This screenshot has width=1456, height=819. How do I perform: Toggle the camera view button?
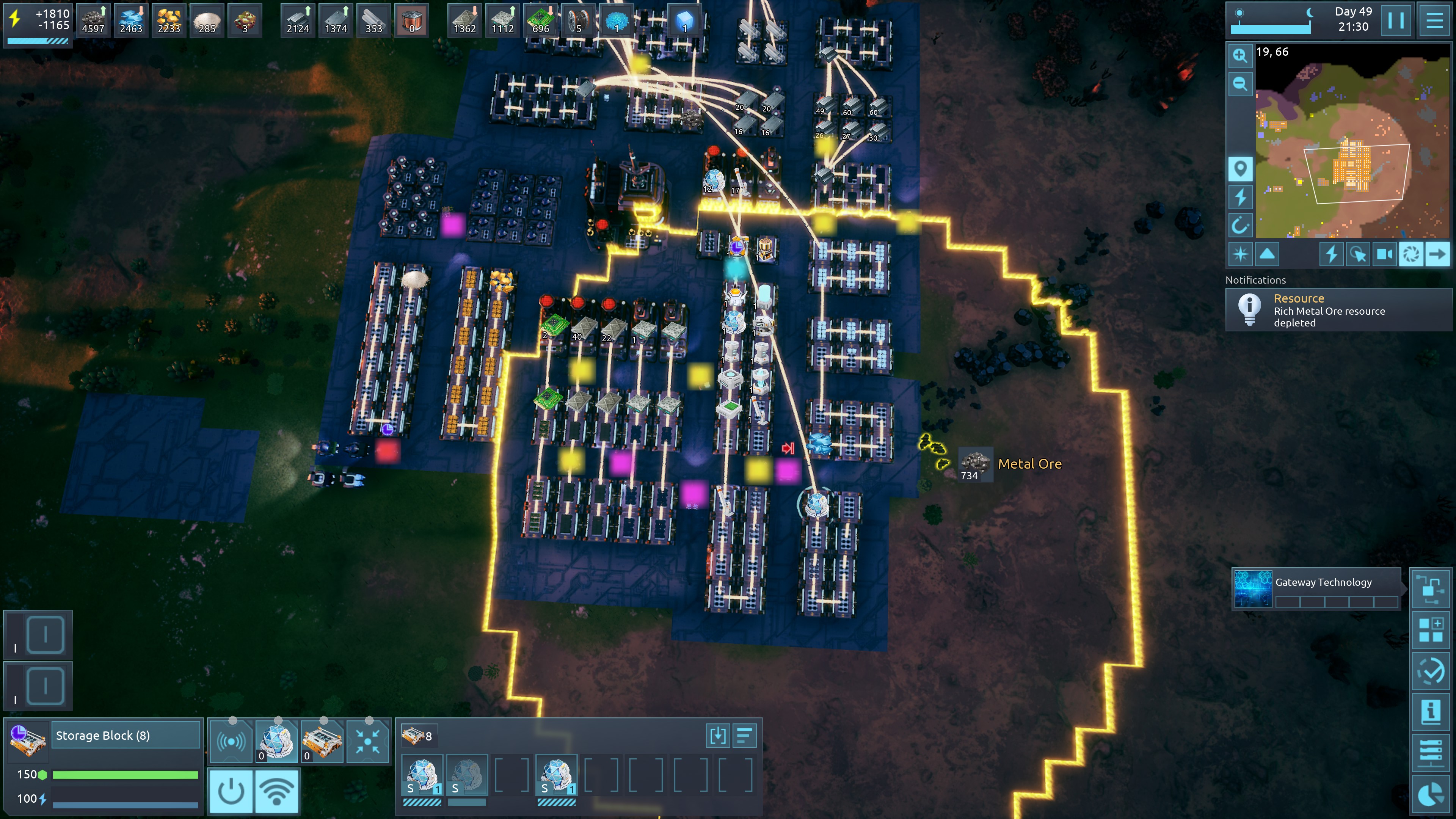1384,254
